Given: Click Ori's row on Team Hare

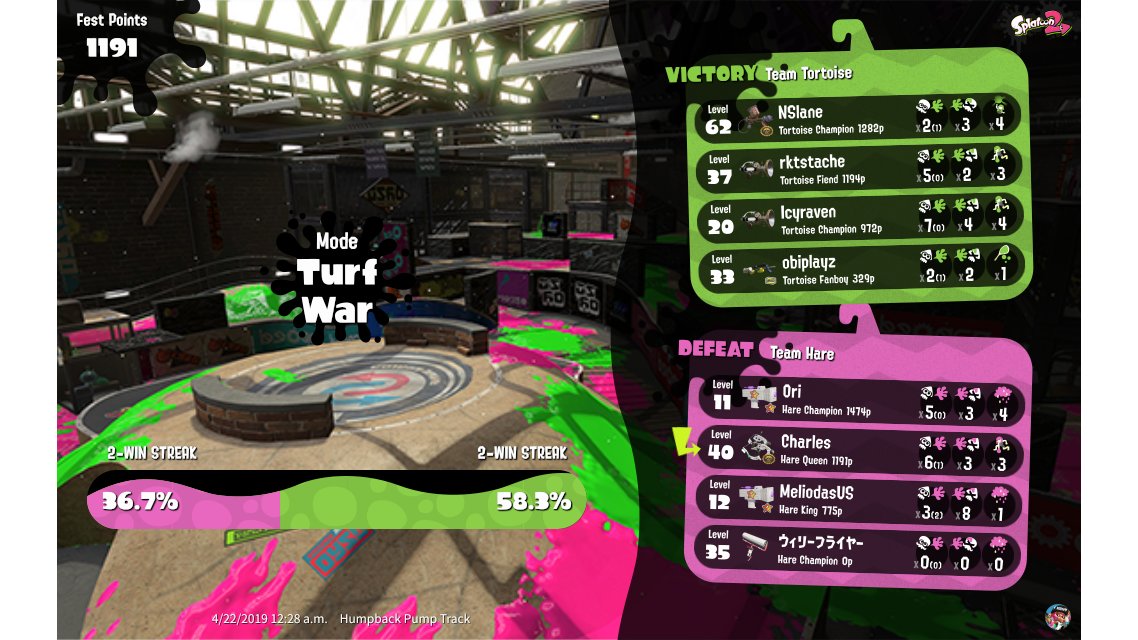Looking at the screenshot, I should [860, 397].
